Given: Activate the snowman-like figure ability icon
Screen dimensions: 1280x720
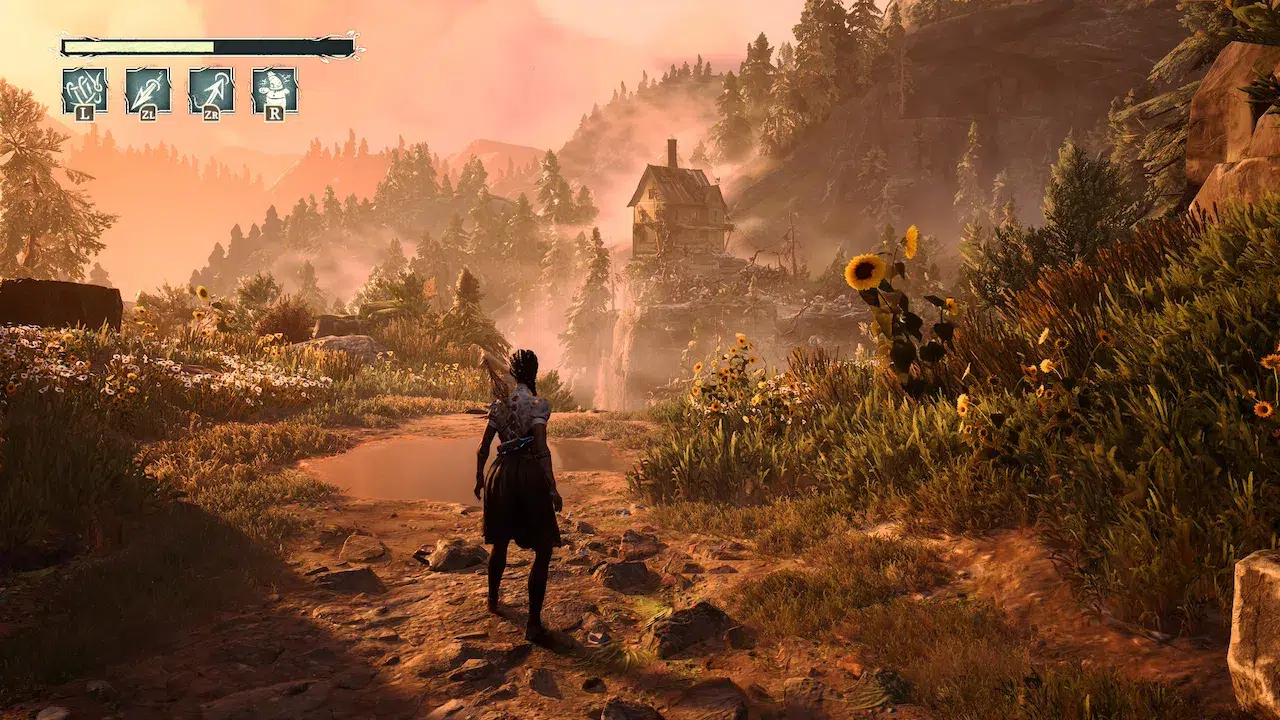Looking at the screenshot, I should pyautogui.click(x=274, y=90).
